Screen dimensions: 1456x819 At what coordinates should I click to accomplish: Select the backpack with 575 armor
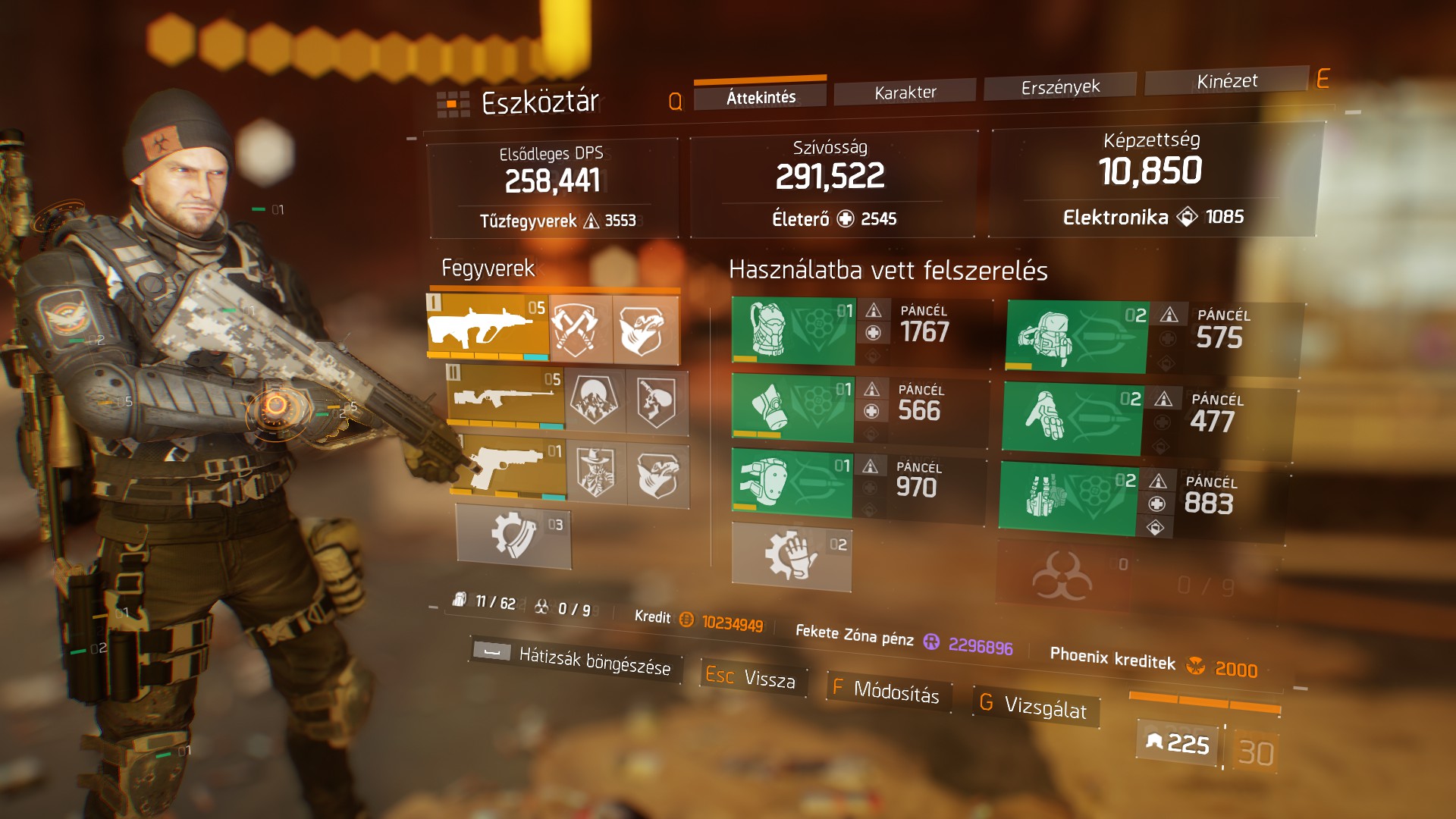coord(1076,337)
